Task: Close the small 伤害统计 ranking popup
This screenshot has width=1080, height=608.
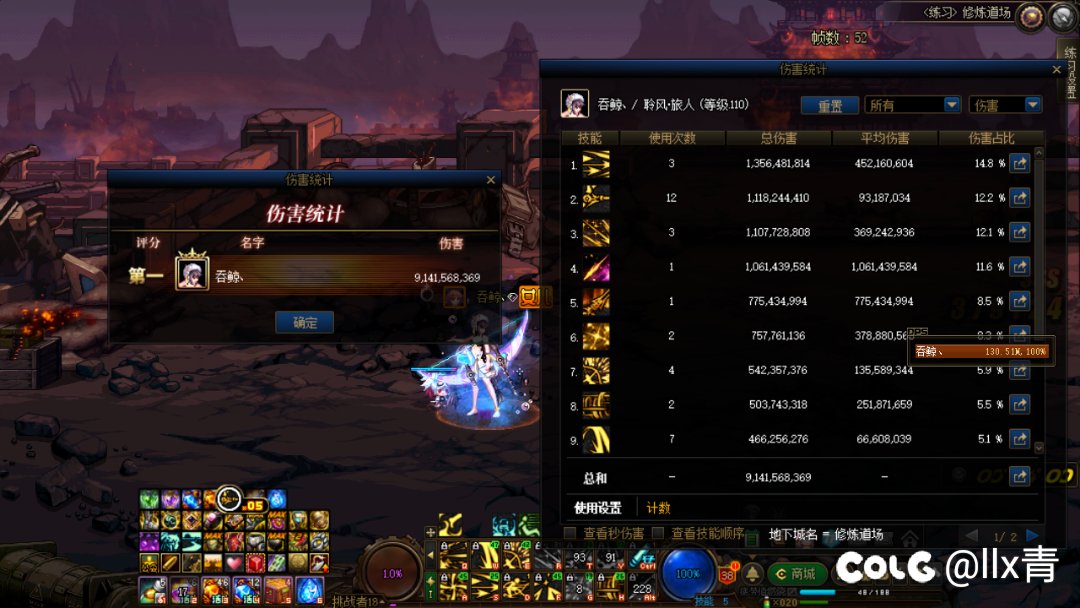Action: [490, 180]
